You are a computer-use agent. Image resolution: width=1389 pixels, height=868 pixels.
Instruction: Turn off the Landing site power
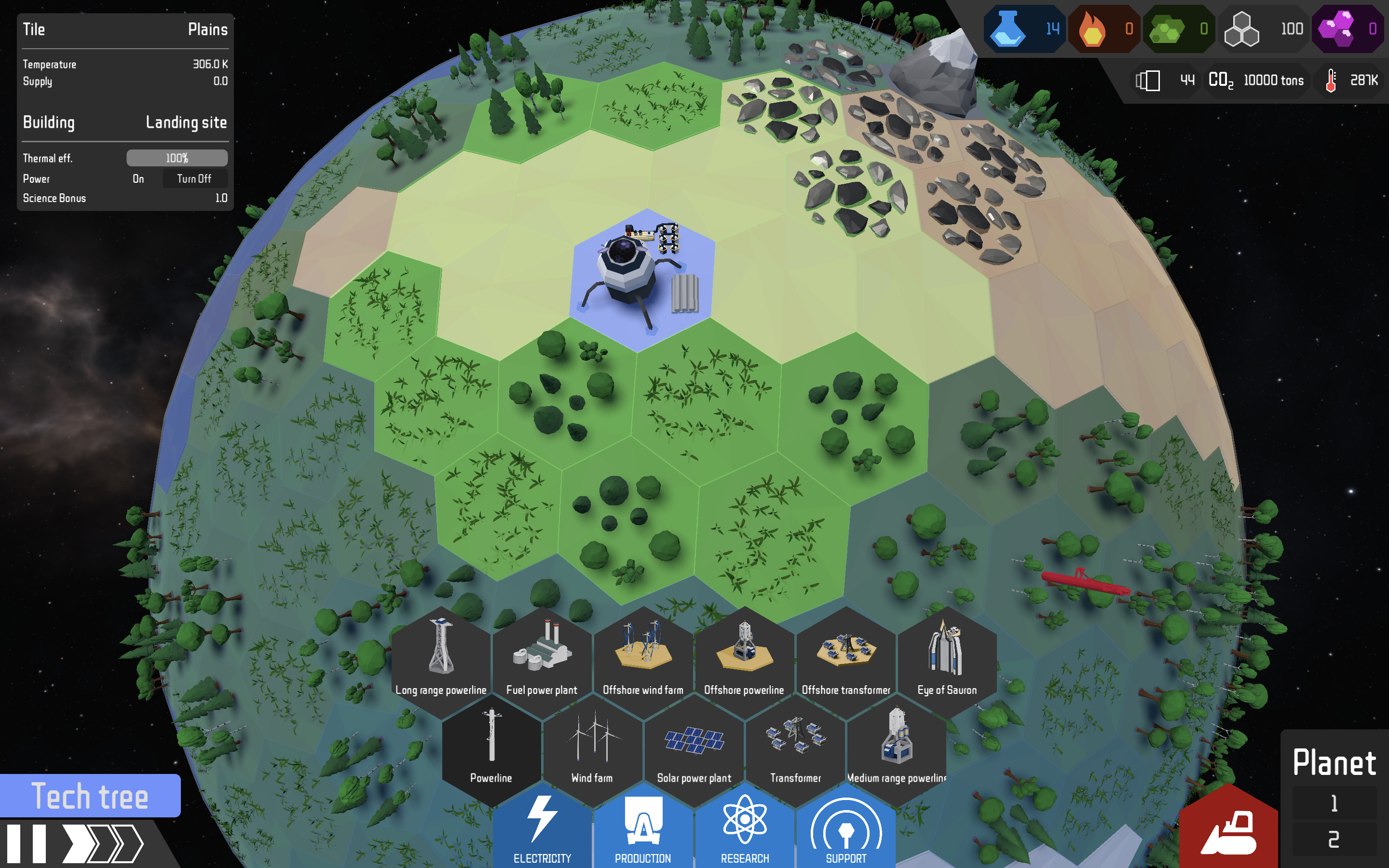pyautogui.click(x=194, y=178)
